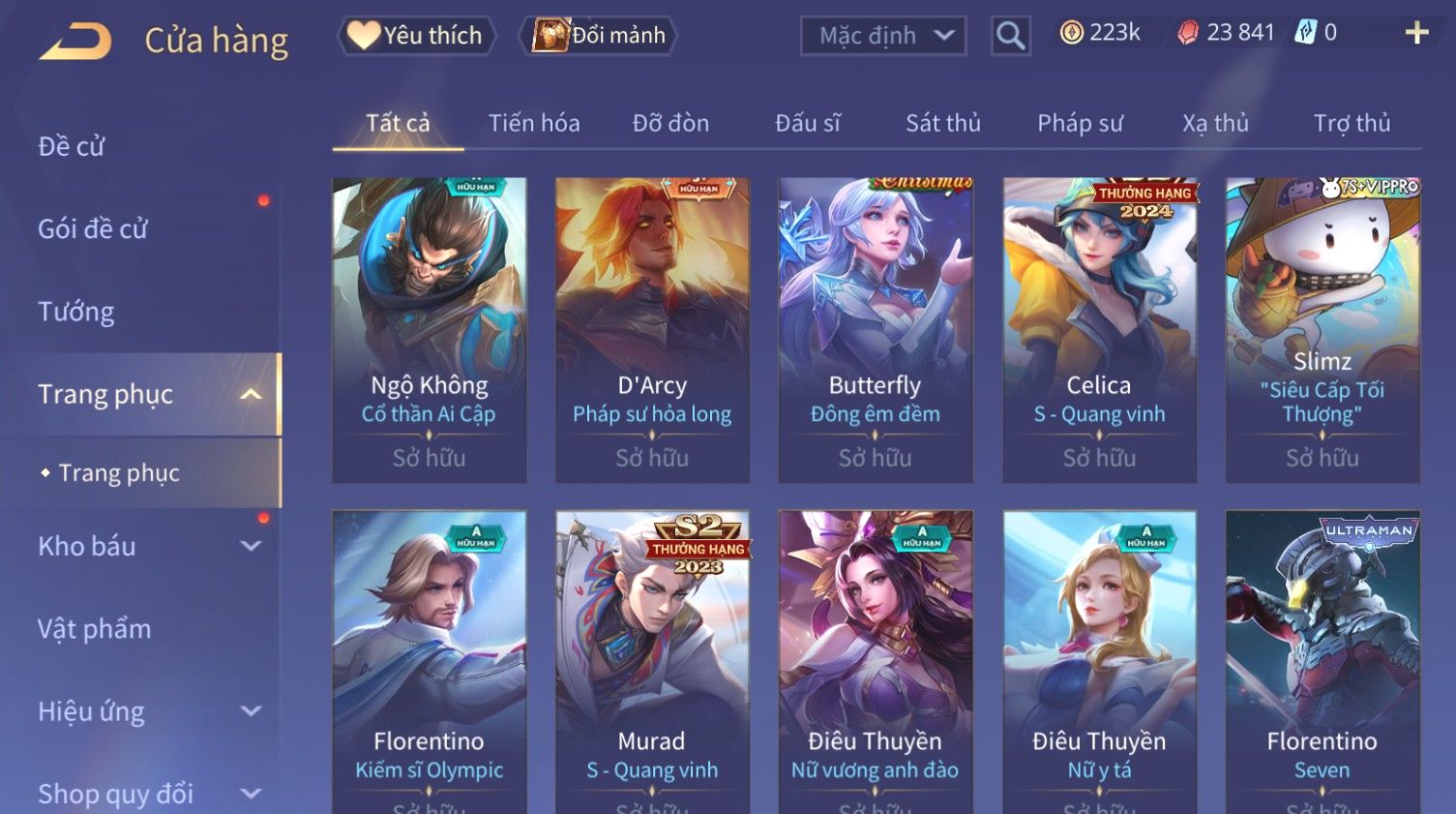
Task: Expand the Kho báu menu
Action: click(x=145, y=546)
